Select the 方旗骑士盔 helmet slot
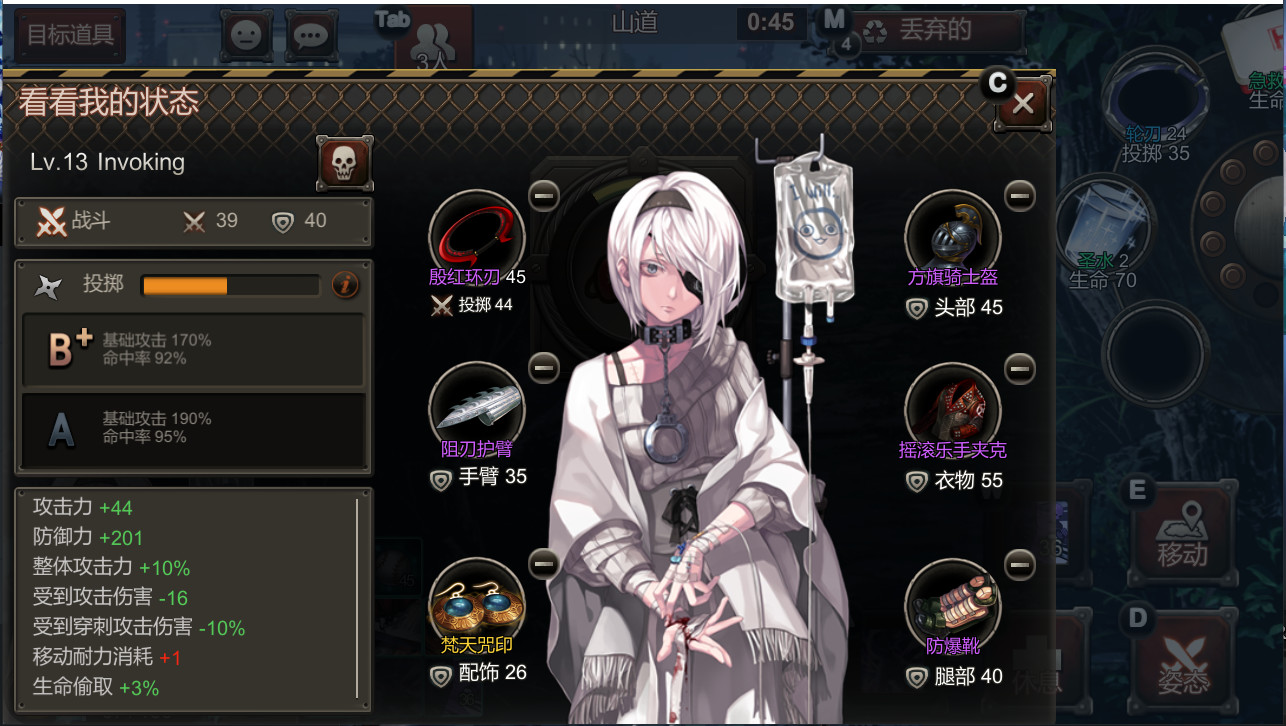The height and width of the screenshot is (726, 1286). (x=952, y=238)
